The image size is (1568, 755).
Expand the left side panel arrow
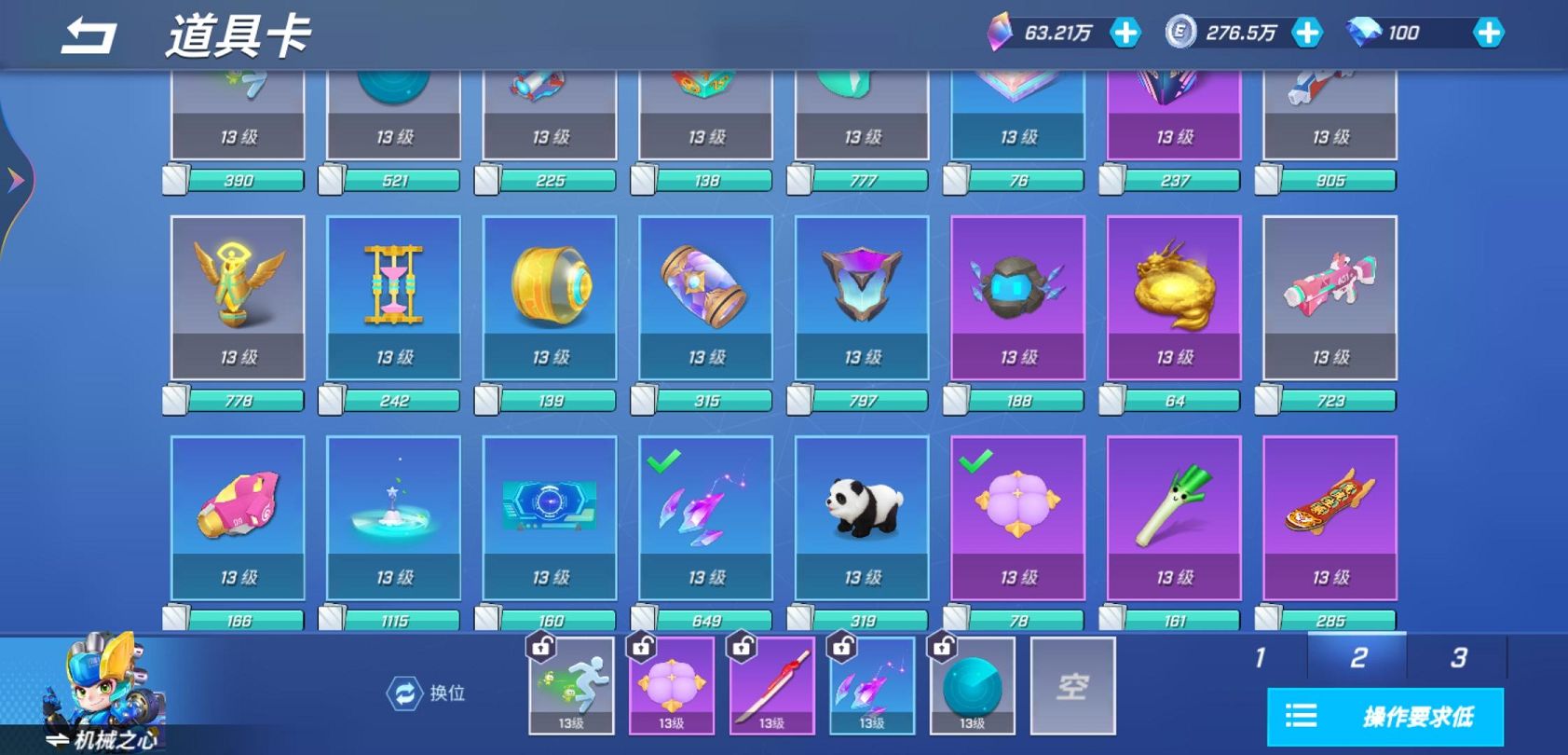(16, 180)
